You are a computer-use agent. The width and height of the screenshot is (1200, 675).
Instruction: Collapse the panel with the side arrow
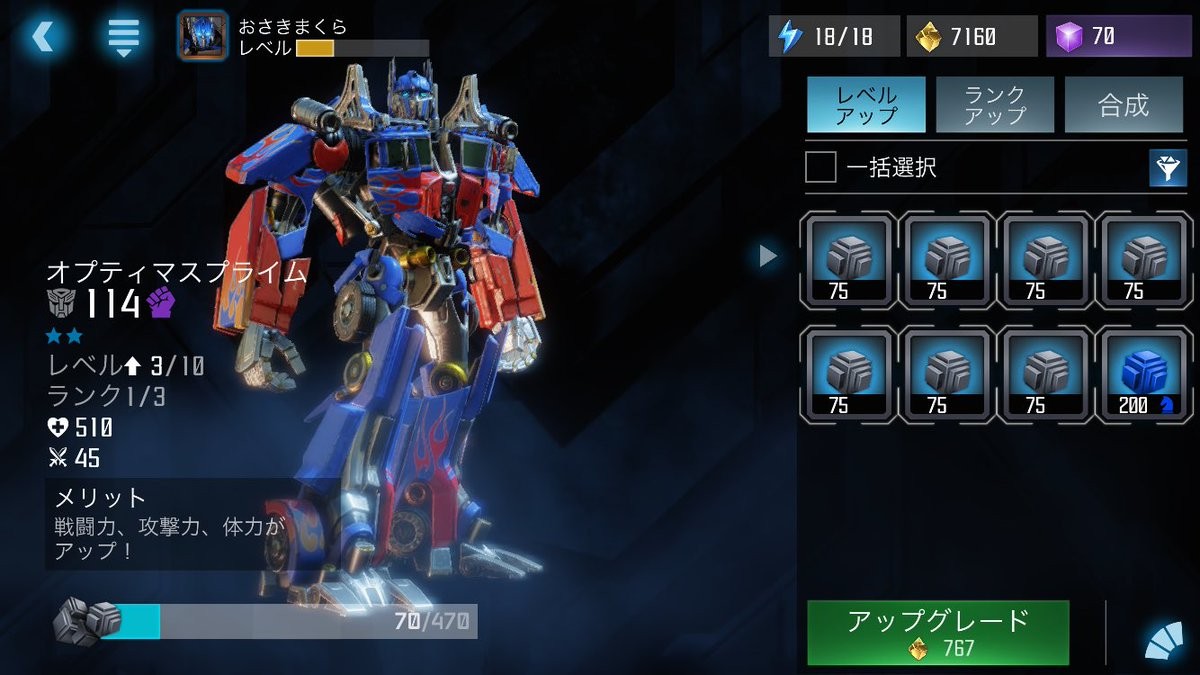coord(768,257)
